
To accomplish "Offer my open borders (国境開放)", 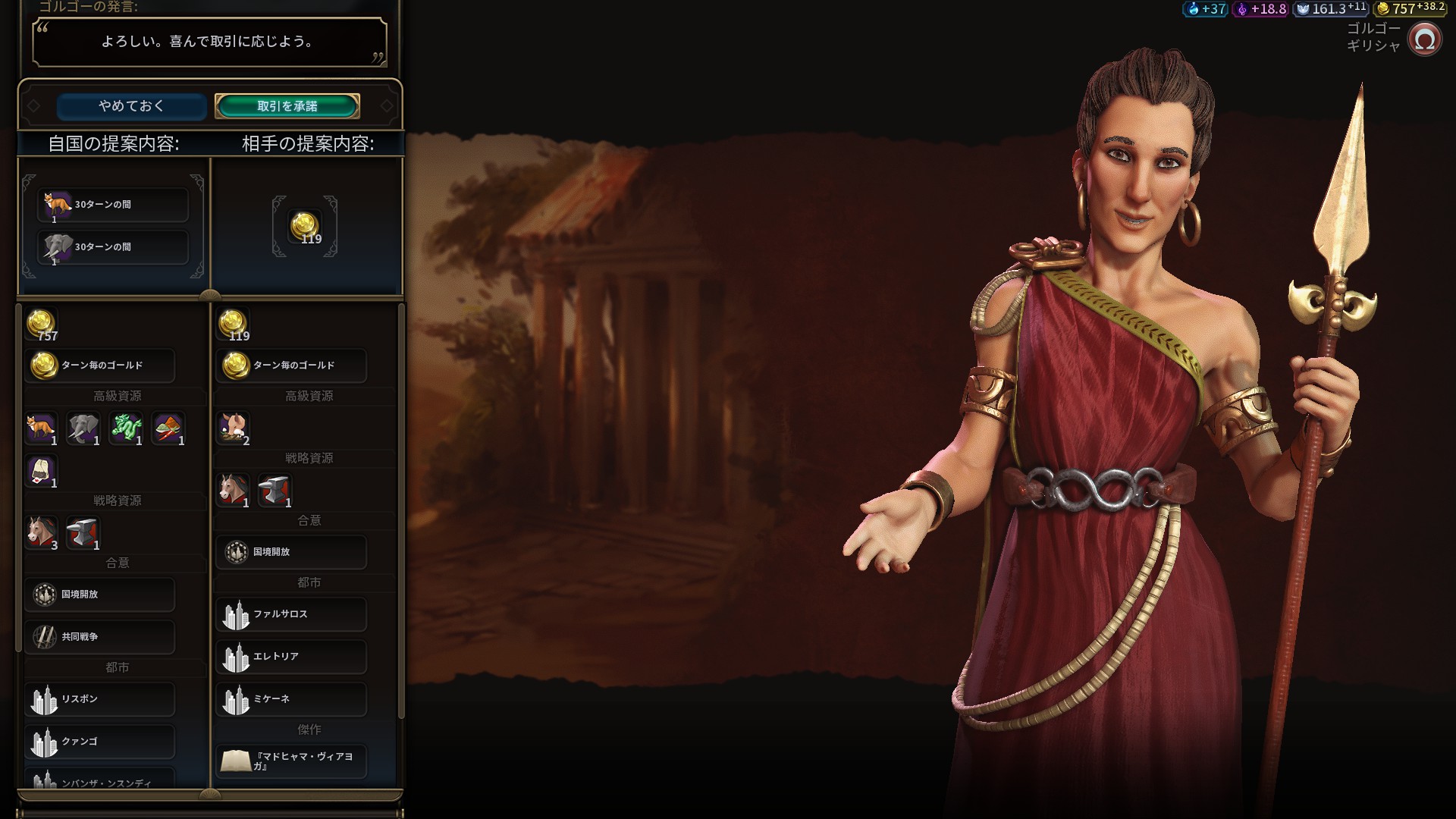I will point(100,595).
